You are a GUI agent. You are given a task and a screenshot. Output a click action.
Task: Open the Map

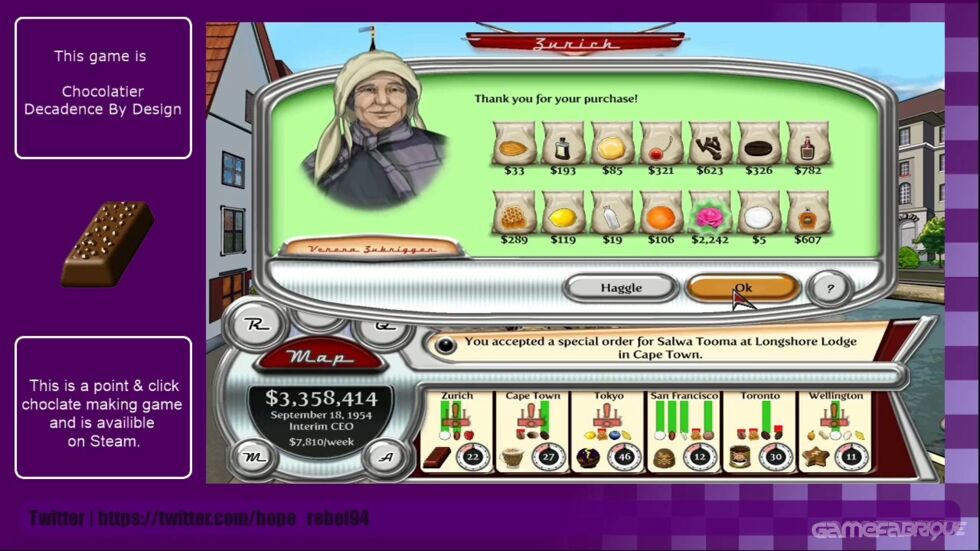point(321,357)
